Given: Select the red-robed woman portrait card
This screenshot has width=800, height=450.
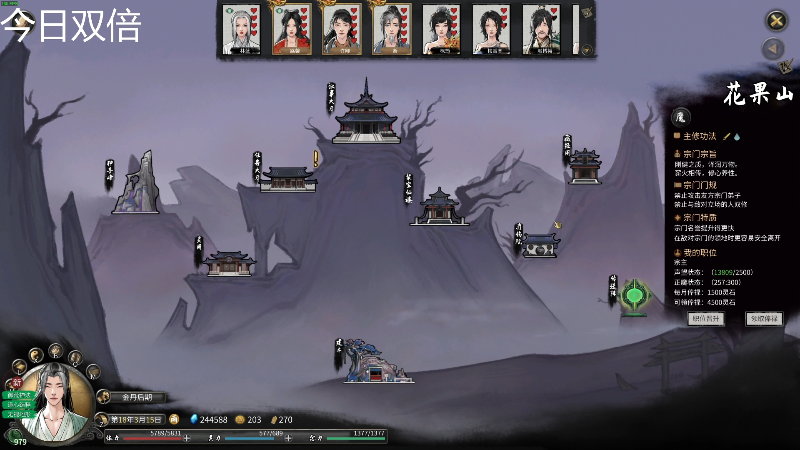Looking at the screenshot, I should tap(292, 29).
